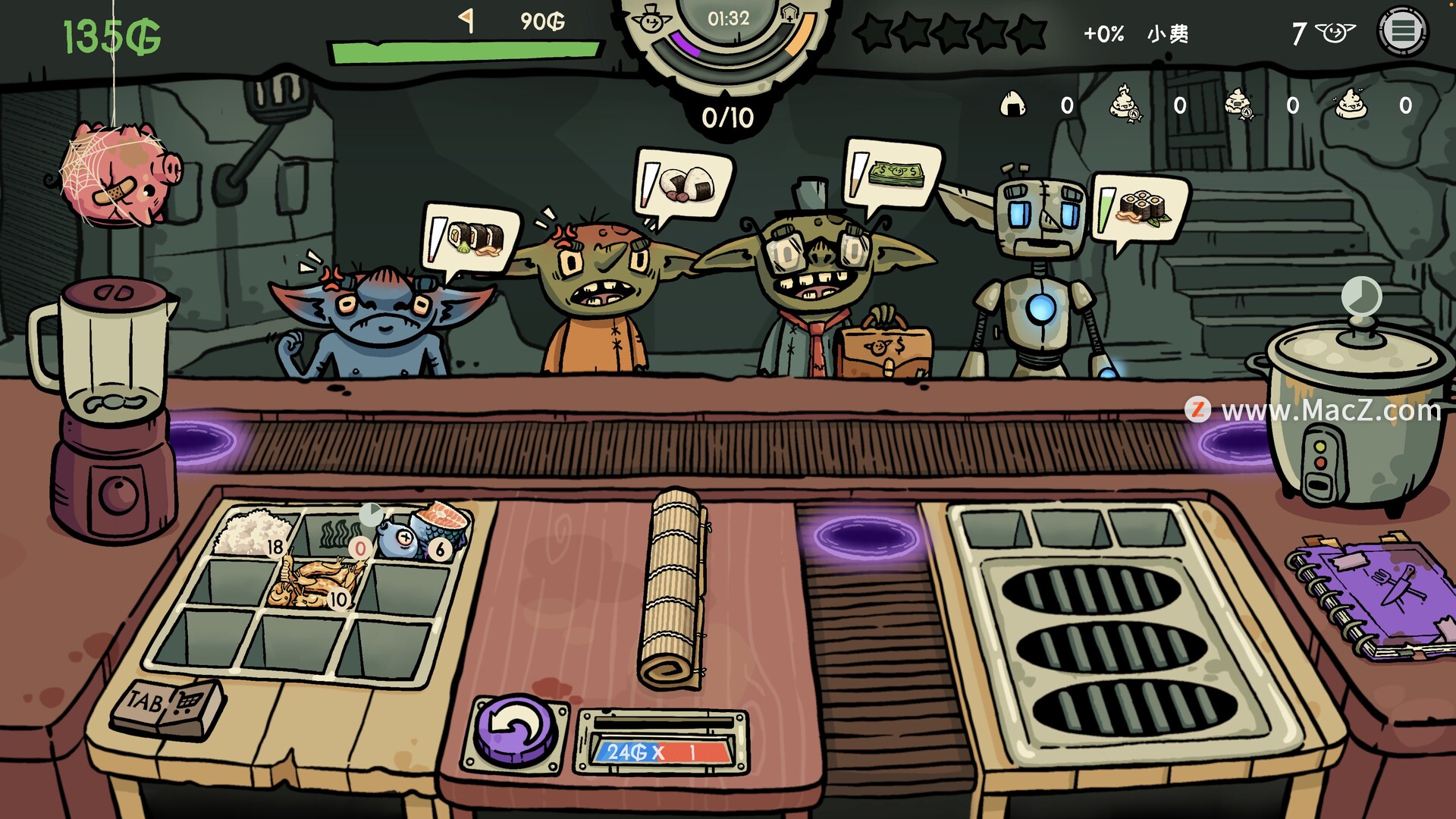Click the pink piggy bank
The height and width of the screenshot is (819, 1456).
click(x=121, y=174)
